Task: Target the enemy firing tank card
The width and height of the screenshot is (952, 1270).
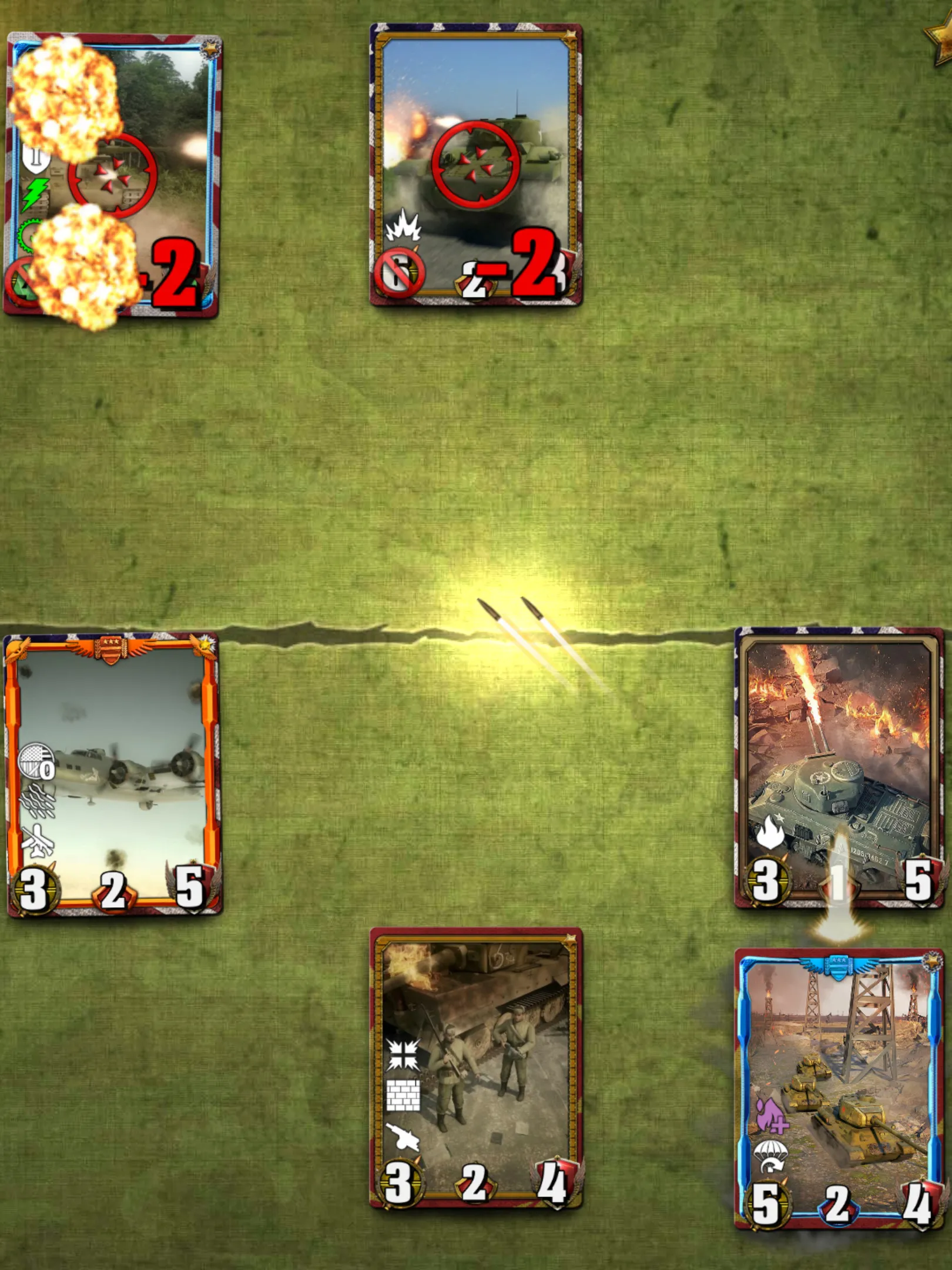Action: click(x=476, y=165)
